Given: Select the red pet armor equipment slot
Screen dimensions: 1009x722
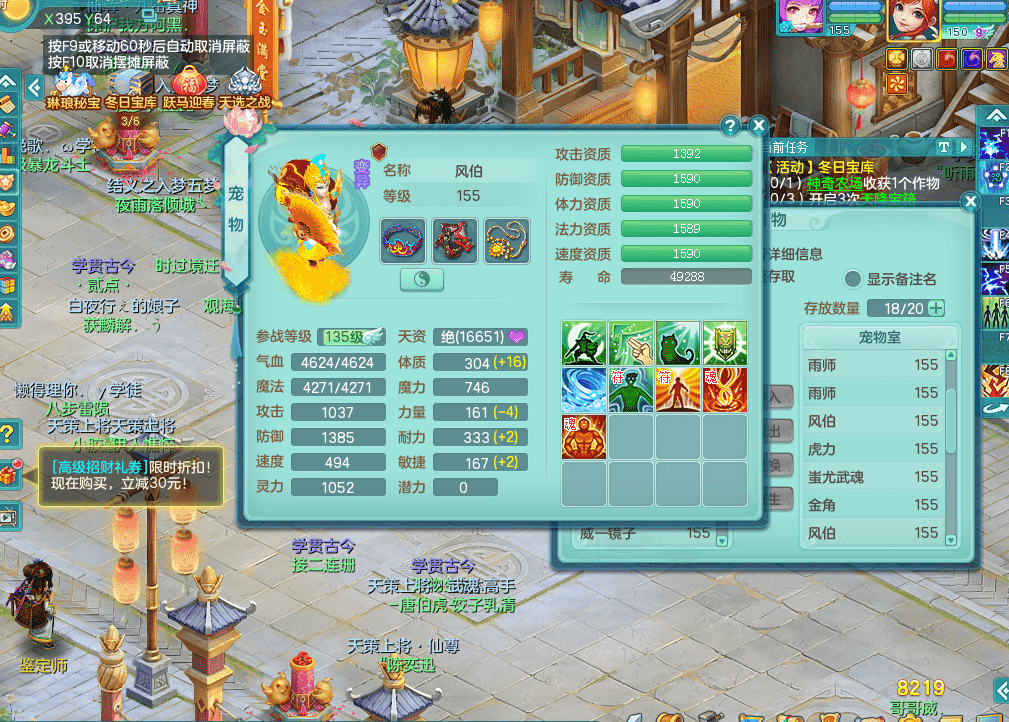Looking at the screenshot, I should [455, 241].
